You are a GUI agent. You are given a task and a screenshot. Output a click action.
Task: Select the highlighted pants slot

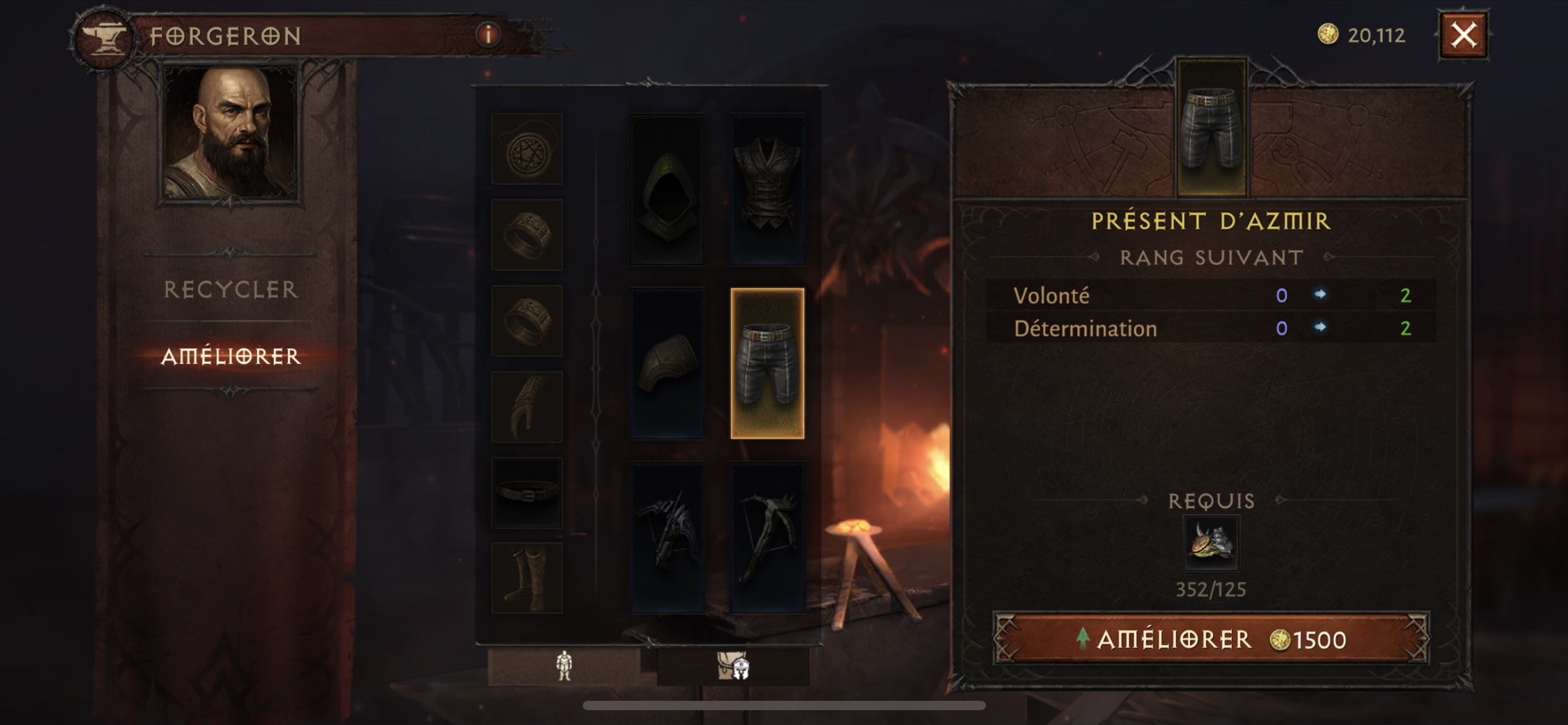click(767, 364)
